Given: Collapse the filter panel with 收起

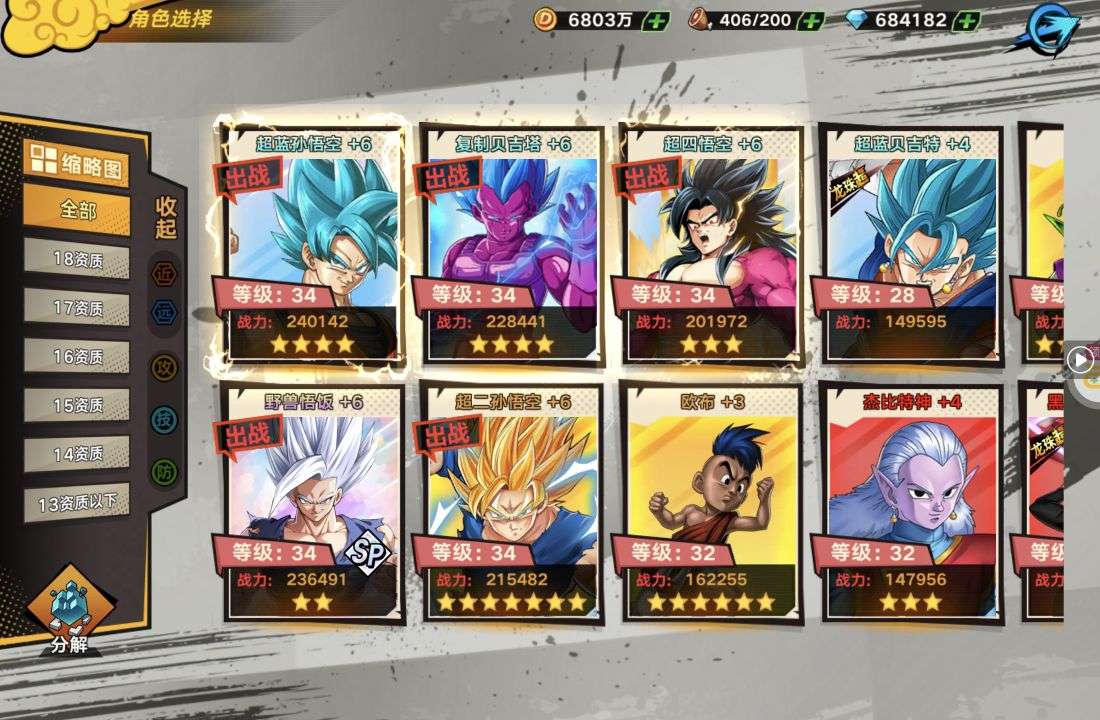Looking at the screenshot, I should (166, 217).
